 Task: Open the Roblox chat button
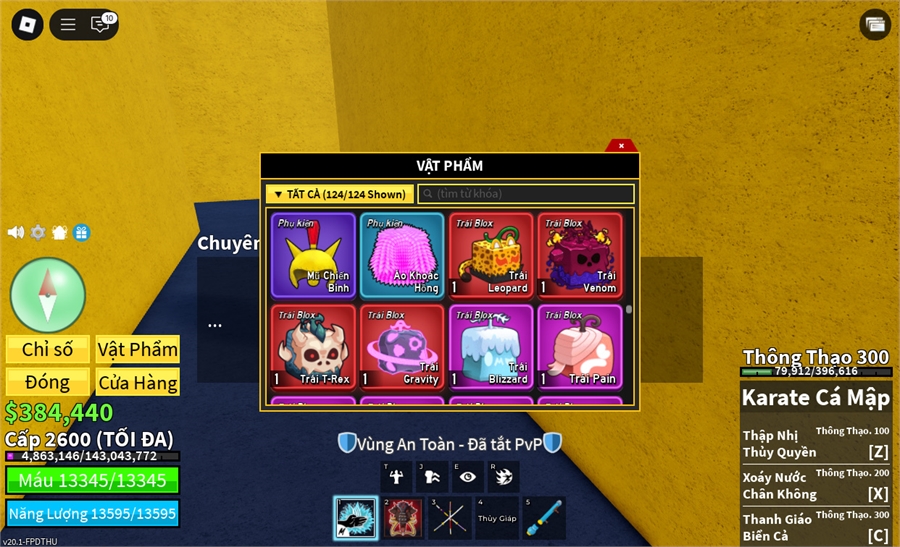pyautogui.click(x=100, y=24)
